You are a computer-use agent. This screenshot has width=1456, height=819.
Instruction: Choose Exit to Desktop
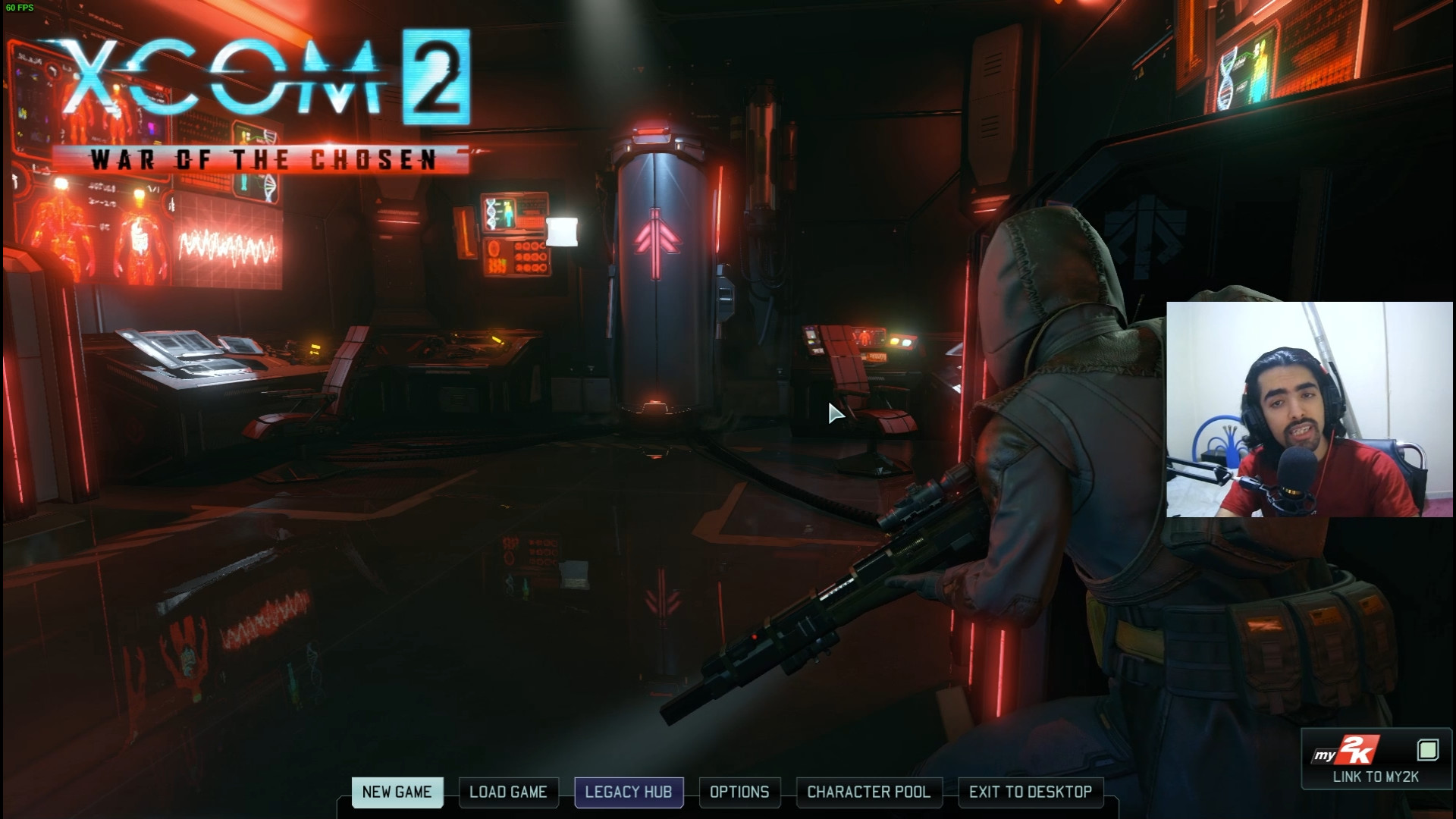coord(1031,792)
